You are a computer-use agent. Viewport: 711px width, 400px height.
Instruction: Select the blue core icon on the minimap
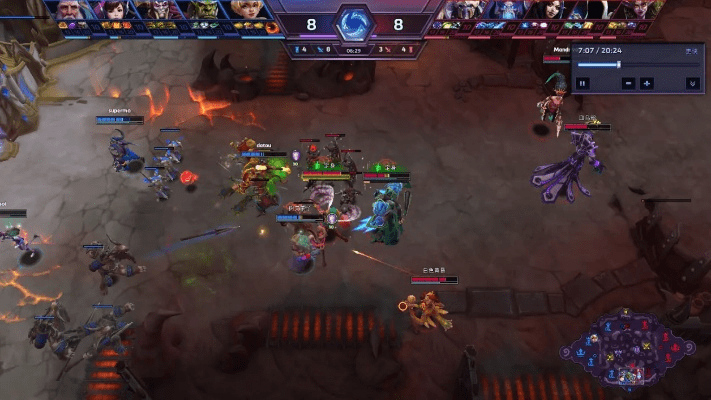[x=578, y=351]
